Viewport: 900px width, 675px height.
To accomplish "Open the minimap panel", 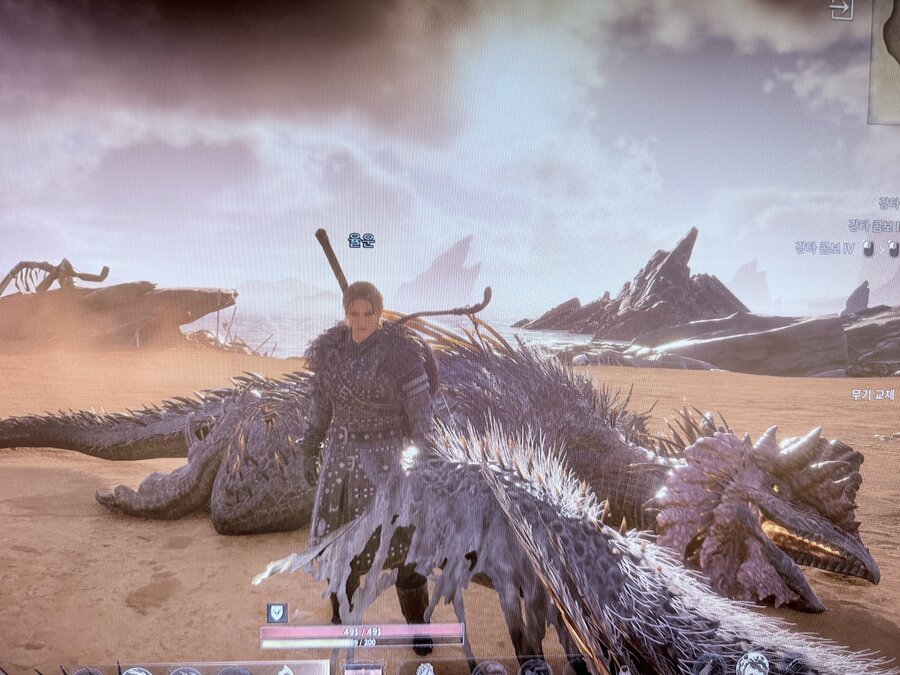I will coord(885,62).
